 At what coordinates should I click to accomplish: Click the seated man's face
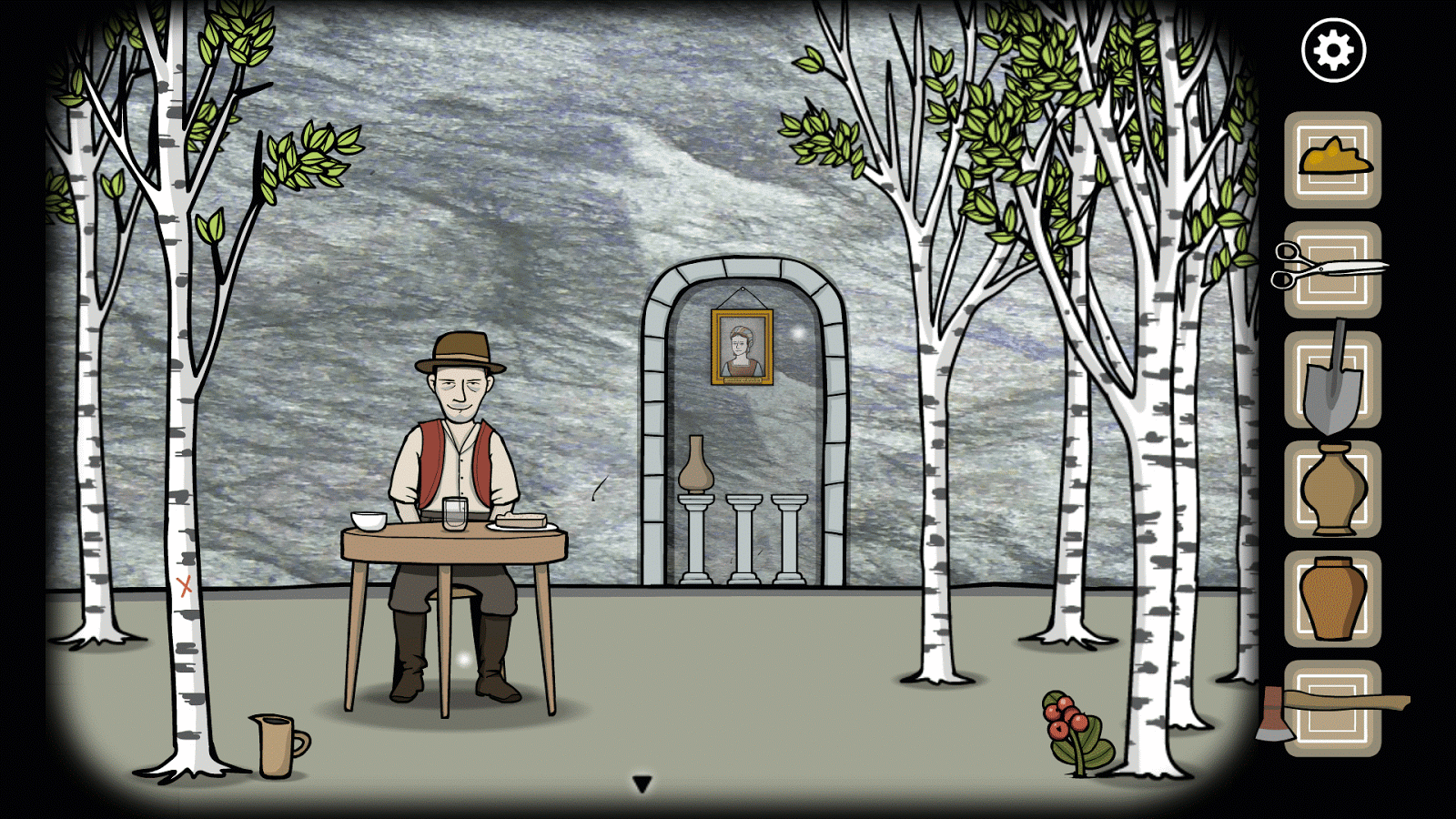[461, 389]
